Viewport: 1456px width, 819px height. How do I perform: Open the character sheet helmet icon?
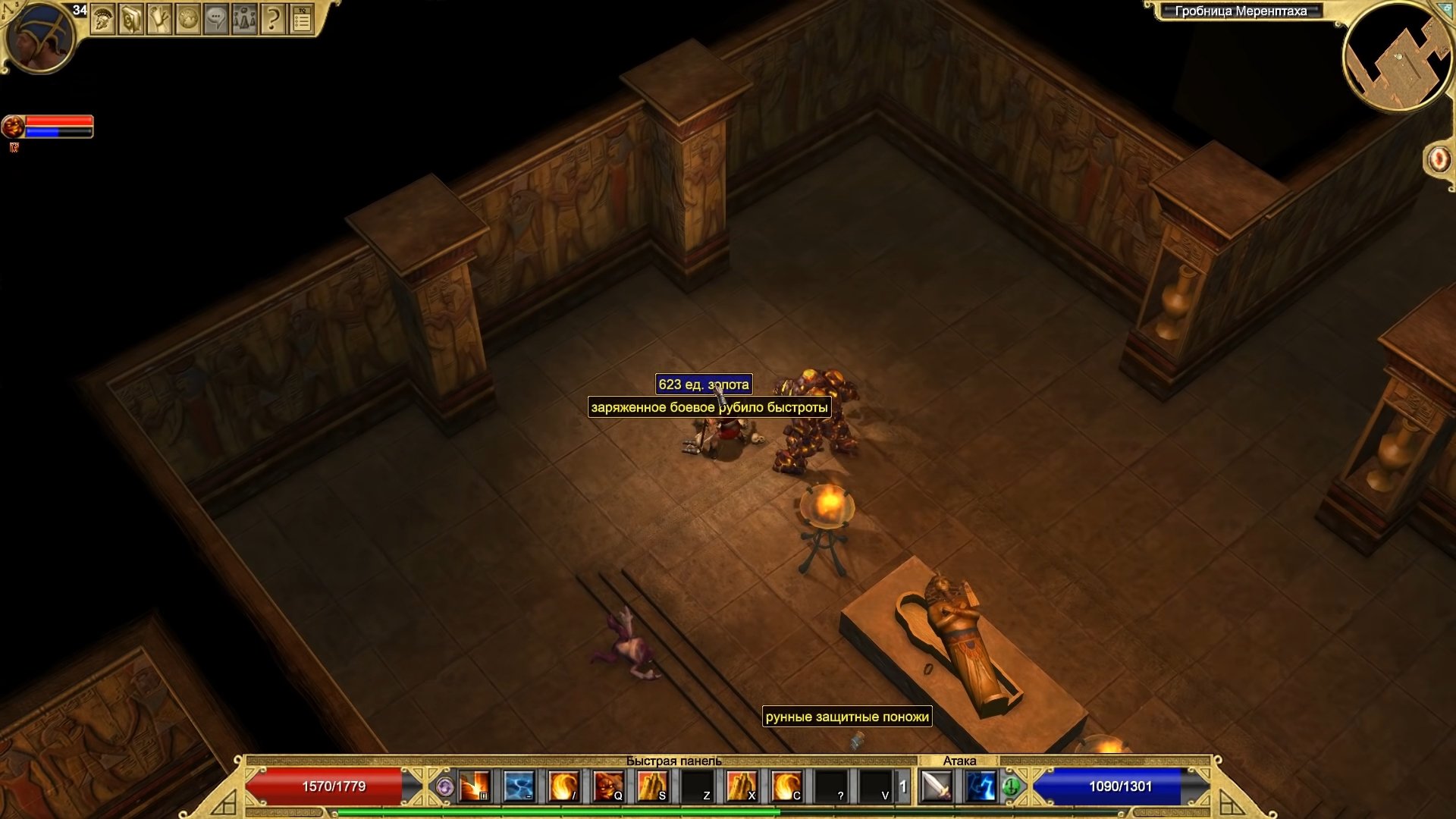click(102, 20)
